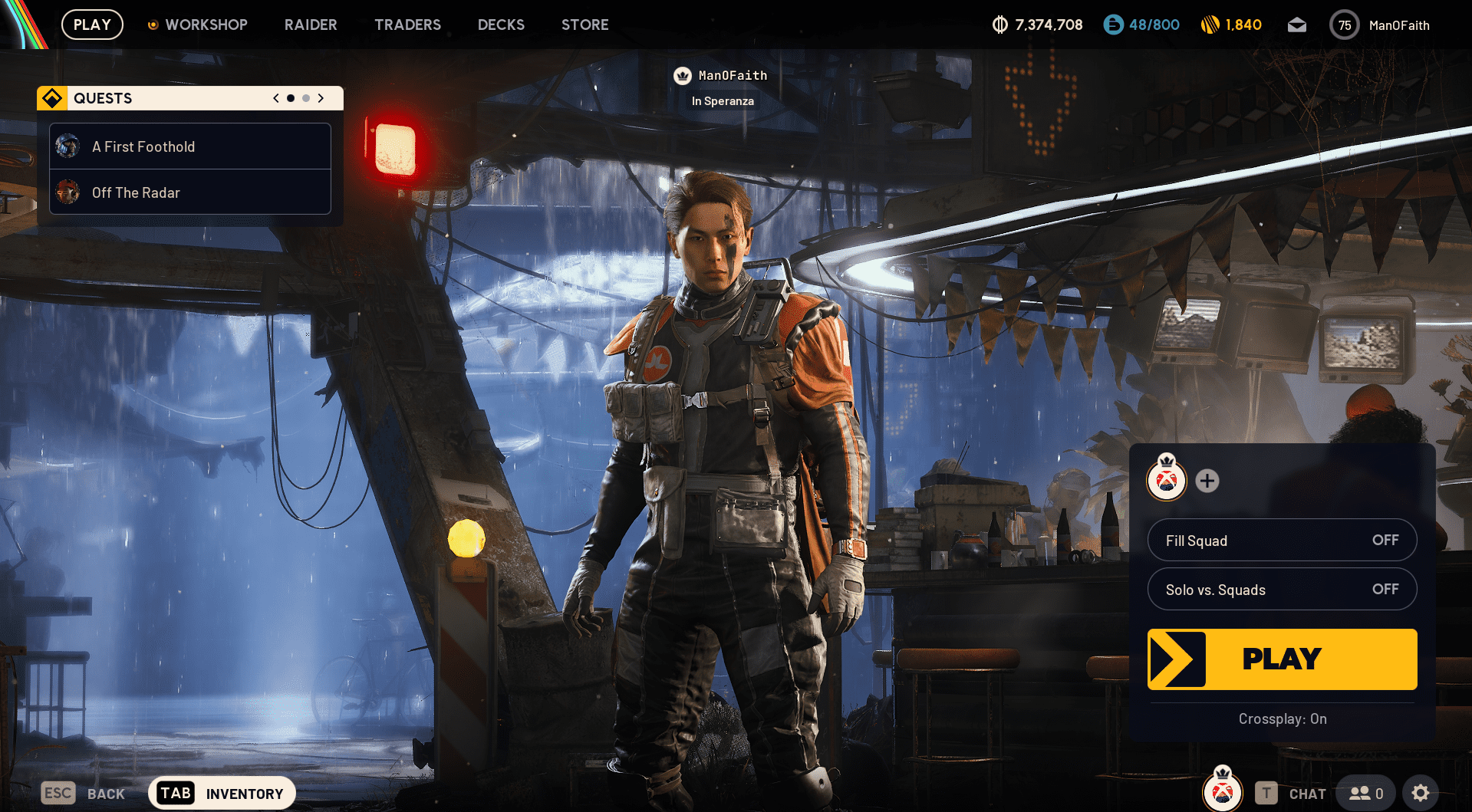Expand quests with the right chevron
The image size is (1472, 812).
click(321, 98)
